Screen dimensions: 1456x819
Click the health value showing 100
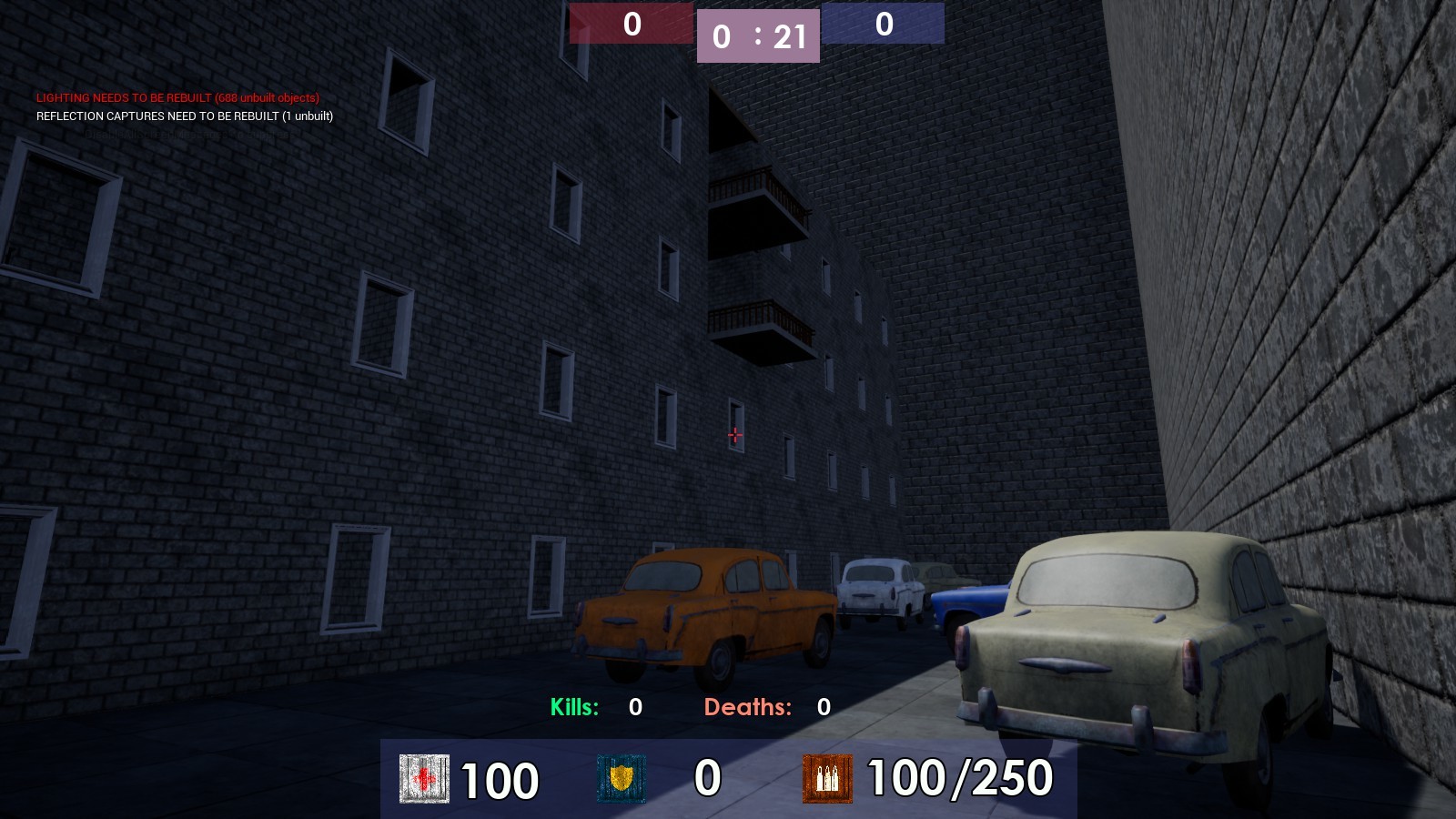(x=500, y=779)
